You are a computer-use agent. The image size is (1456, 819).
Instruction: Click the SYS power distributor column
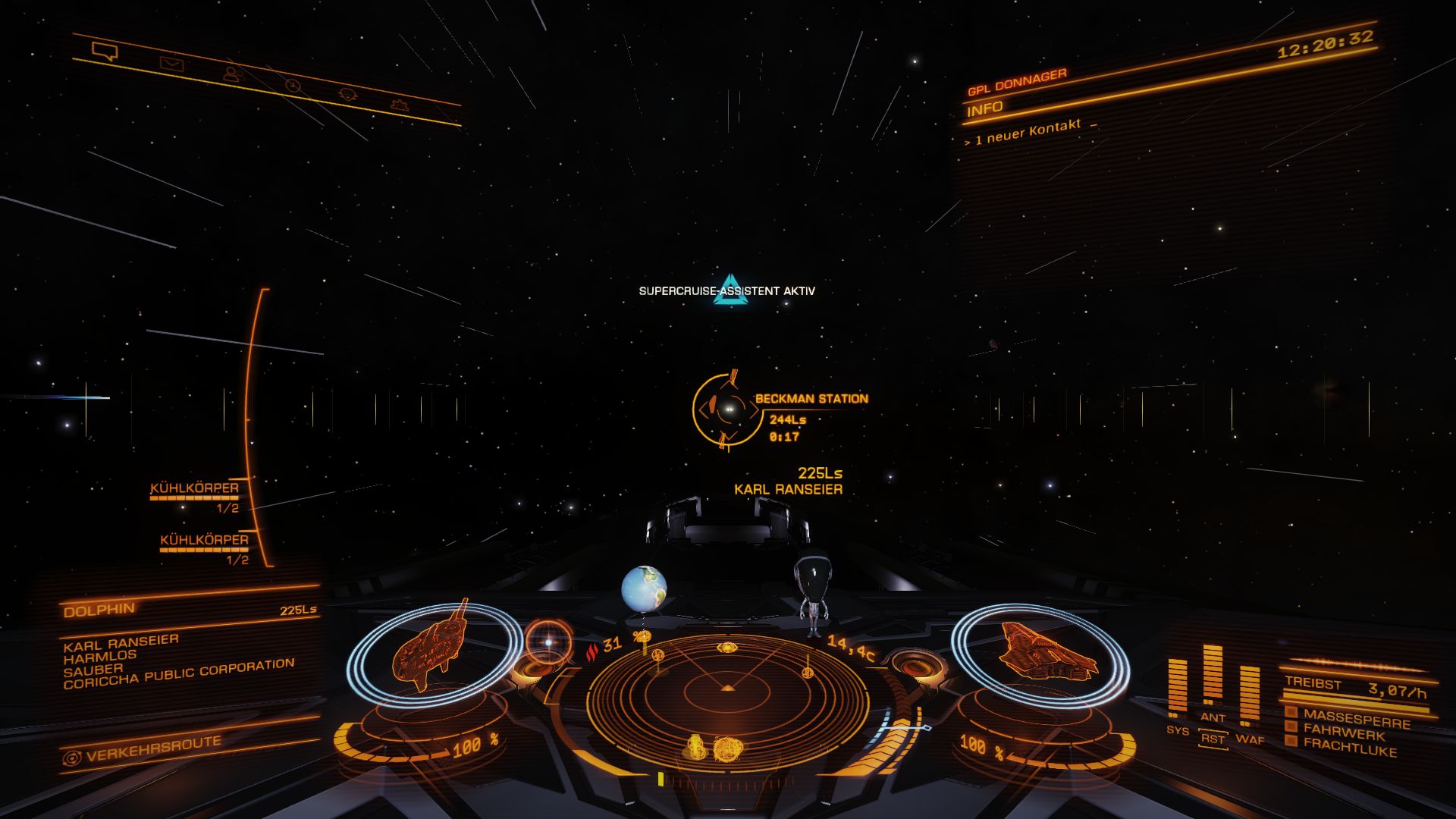click(x=1177, y=689)
